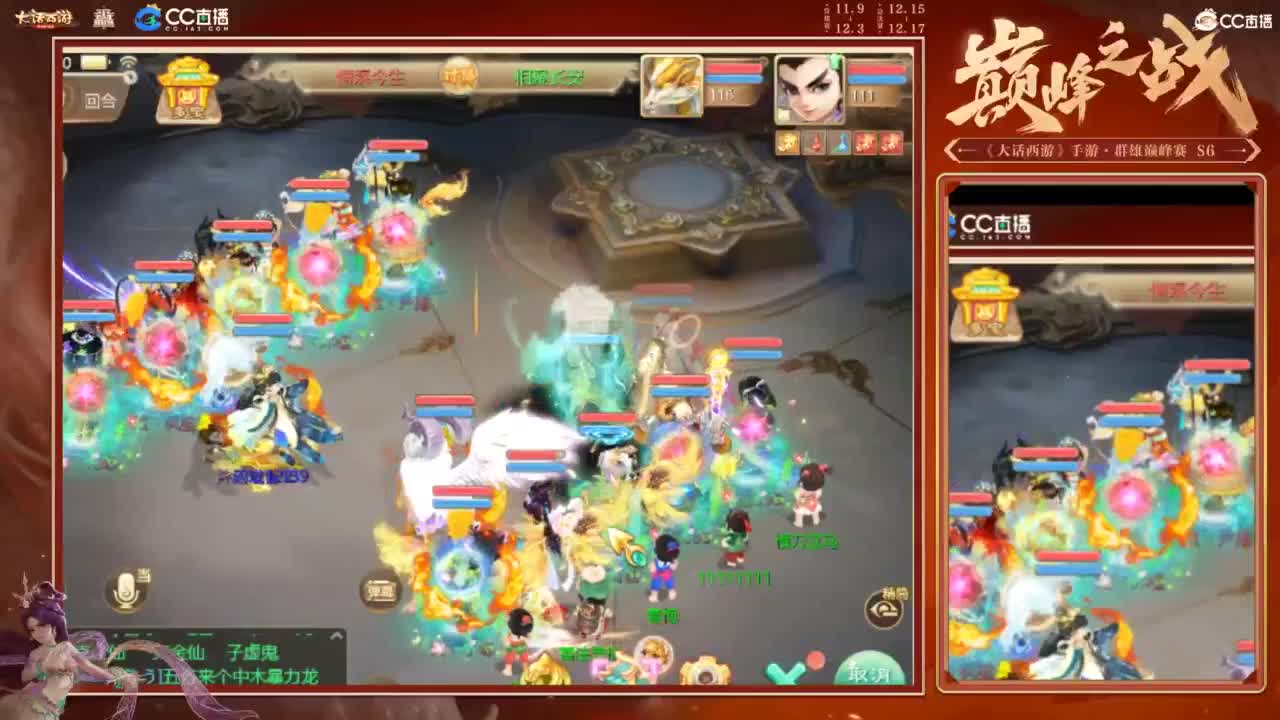Switch to the 情深今生 team banner
The height and width of the screenshot is (720, 1280).
pos(370,77)
